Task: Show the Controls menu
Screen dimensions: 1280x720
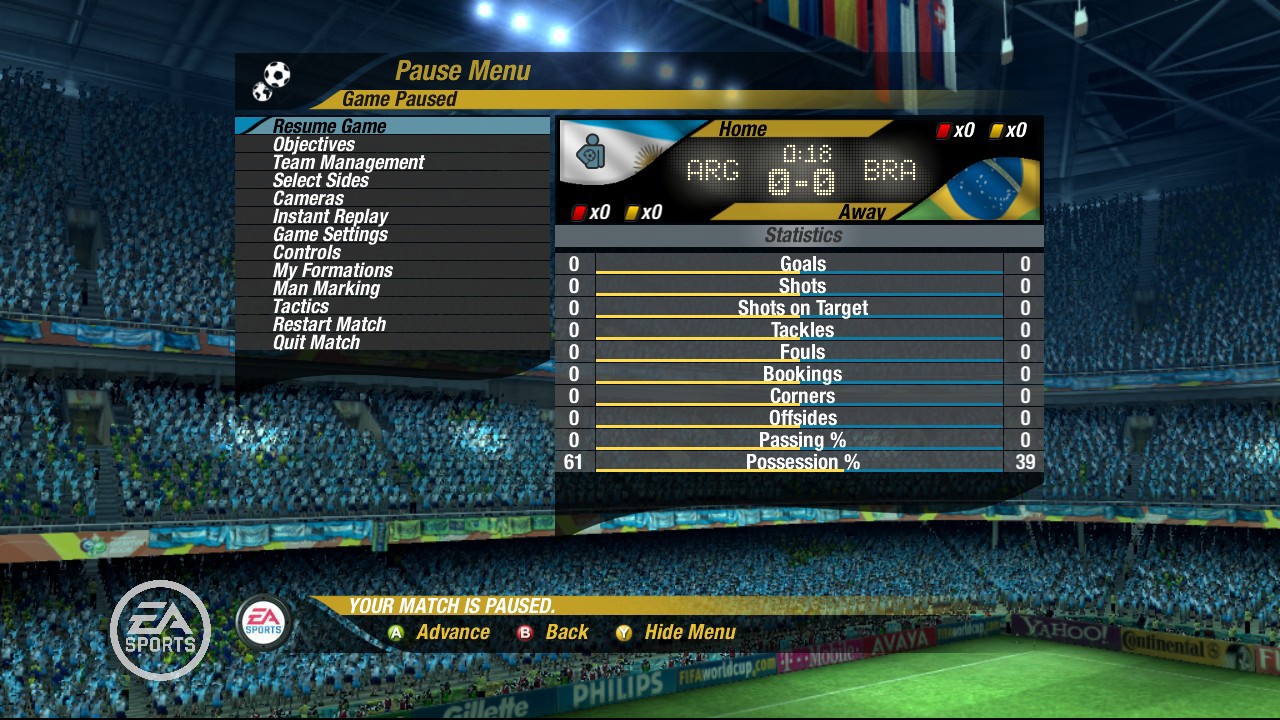Action: click(307, 252)
